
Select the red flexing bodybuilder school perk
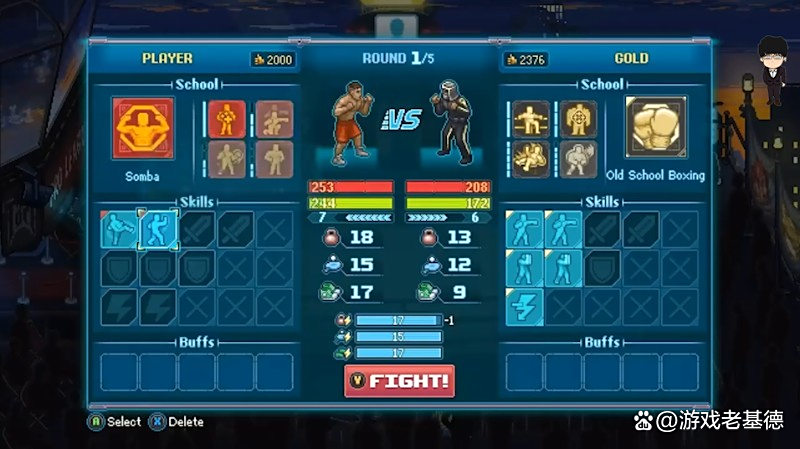[x=229, y=119]
